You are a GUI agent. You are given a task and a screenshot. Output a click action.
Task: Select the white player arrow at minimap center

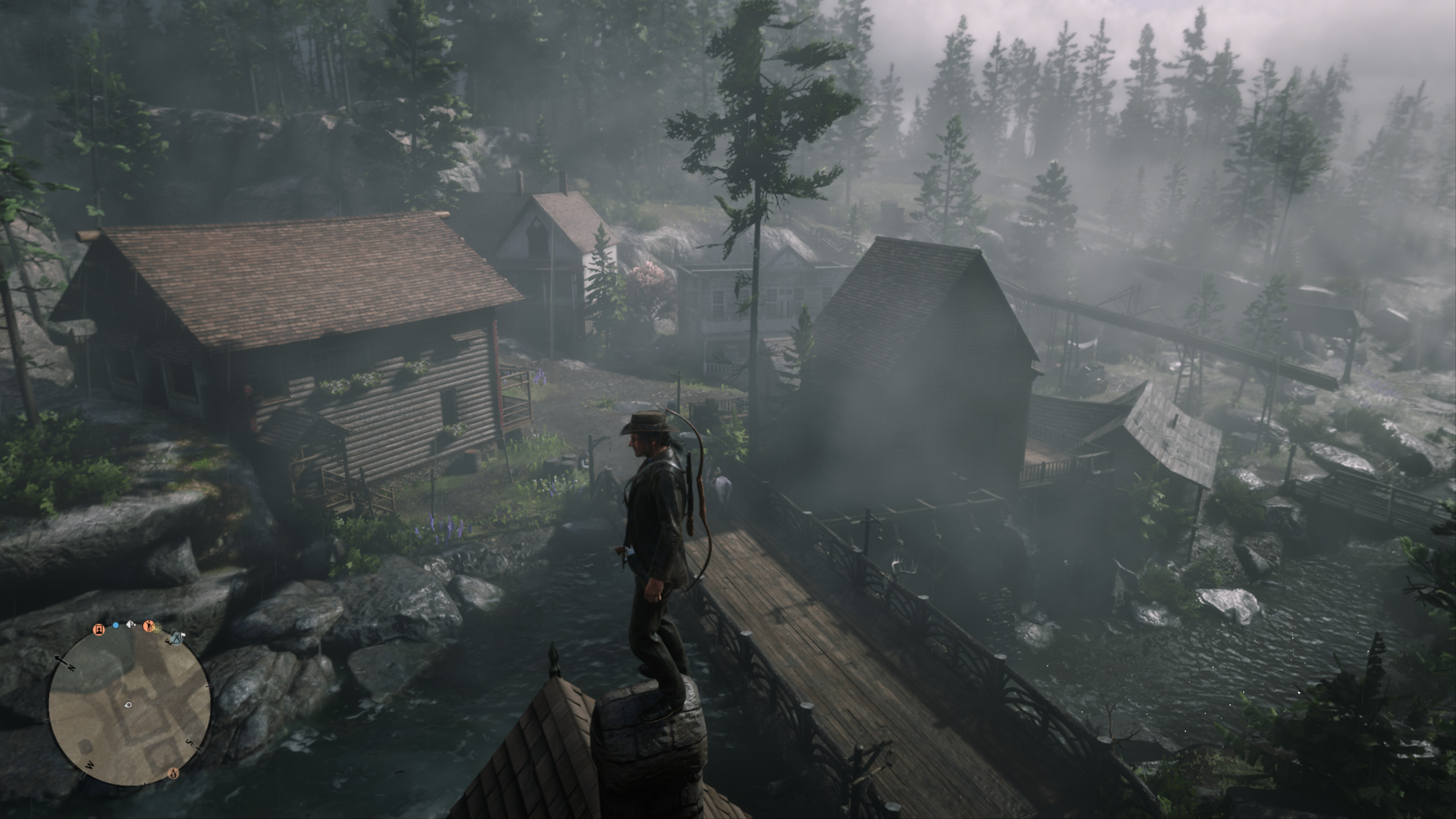click(128, 705)
